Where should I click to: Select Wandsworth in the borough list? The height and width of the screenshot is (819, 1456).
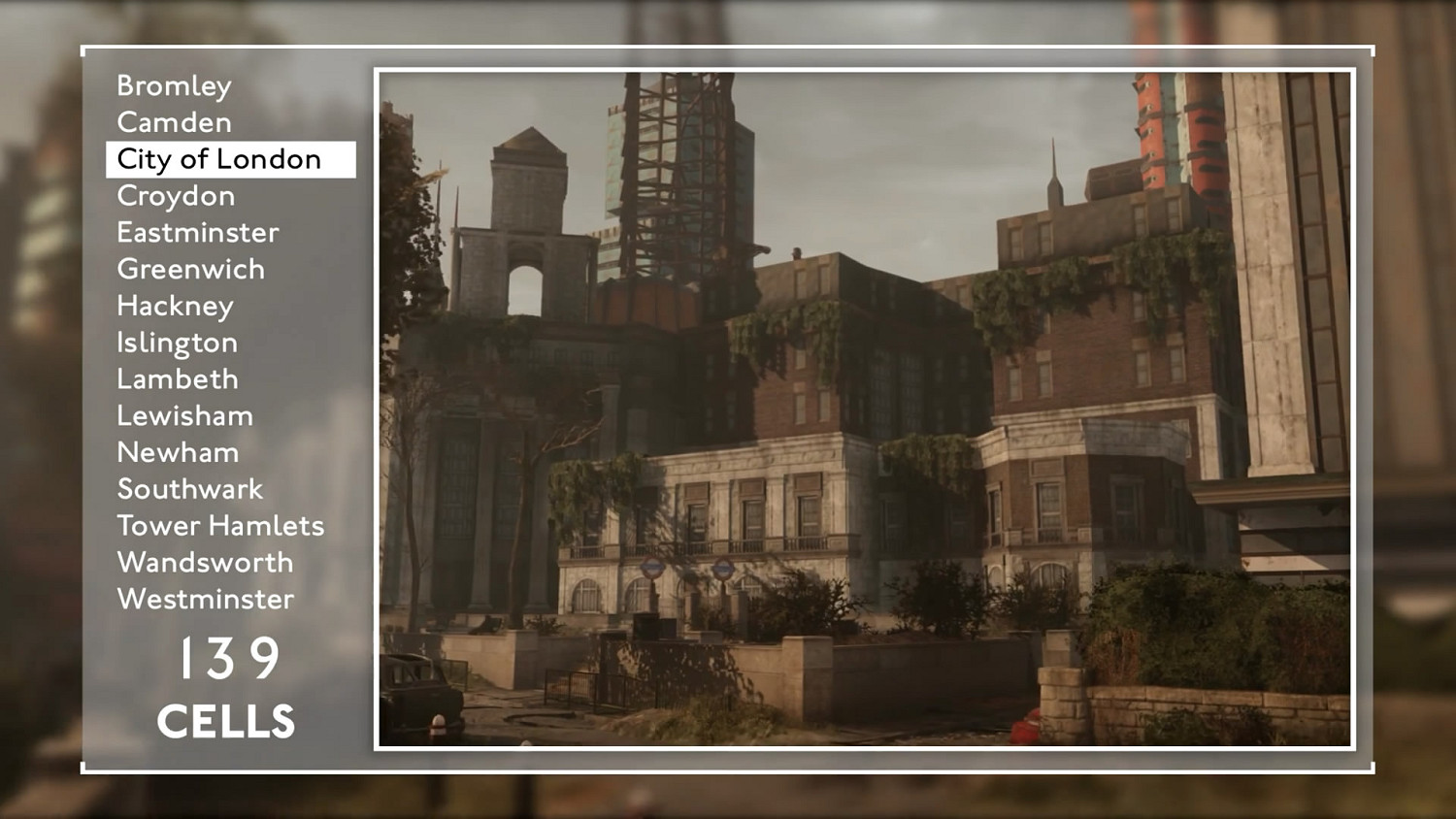tap(205, 563)
